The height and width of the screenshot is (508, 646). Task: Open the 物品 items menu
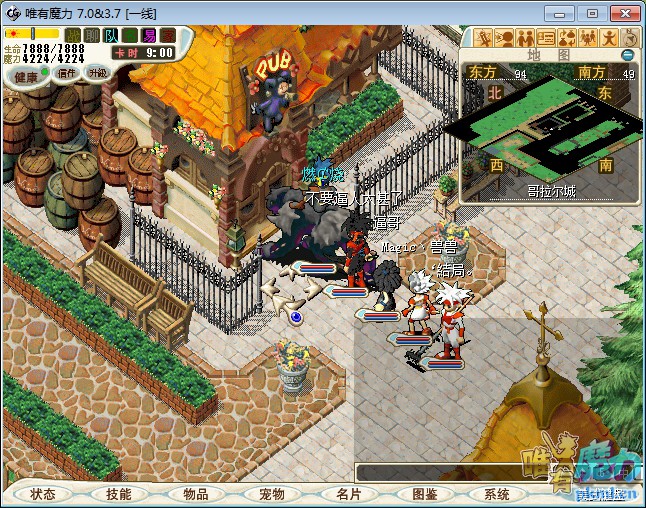tap(196, 494)
